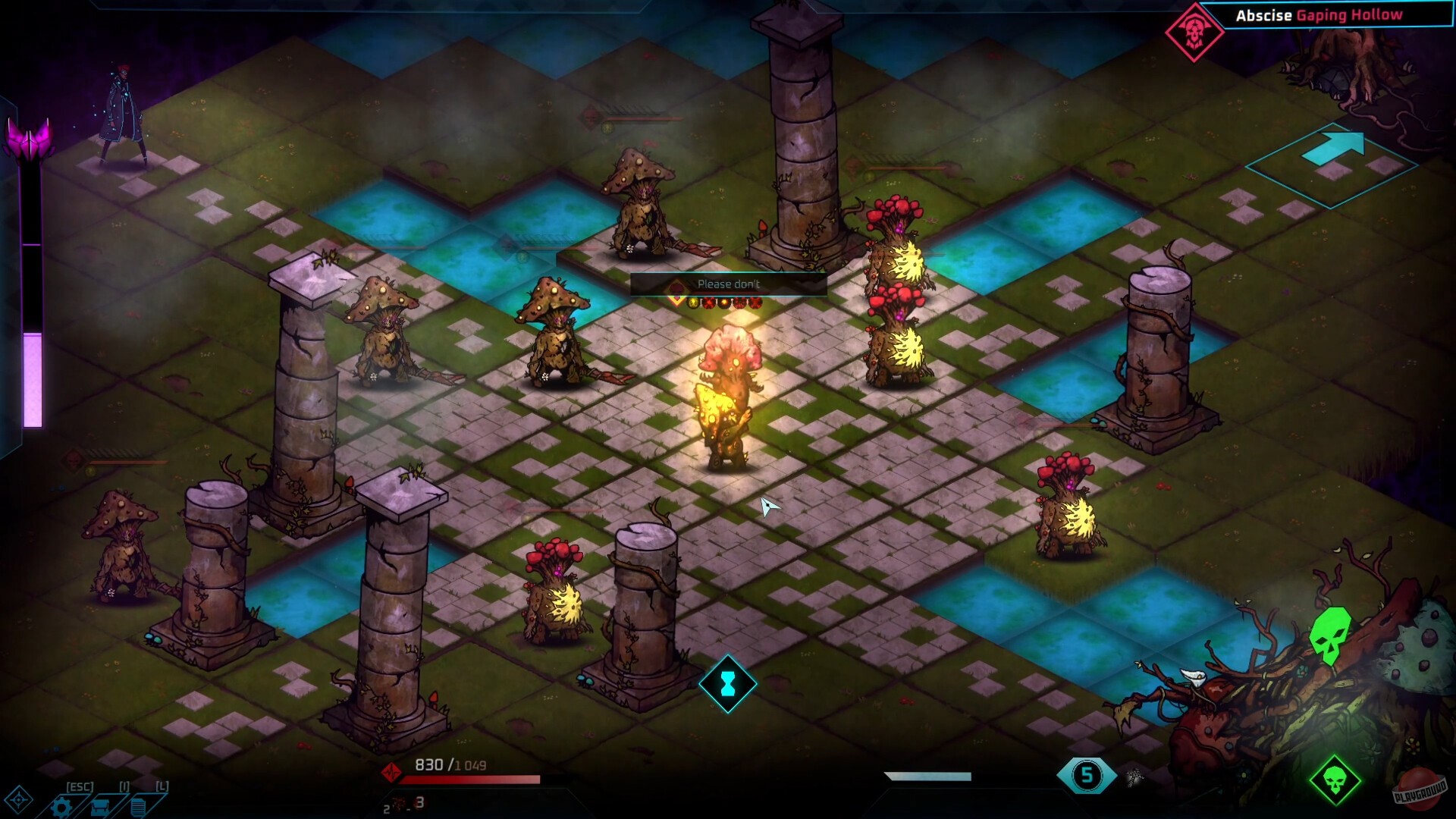Open the inventory using the backpack icon
1456x819 pixels.
point(99,806)
